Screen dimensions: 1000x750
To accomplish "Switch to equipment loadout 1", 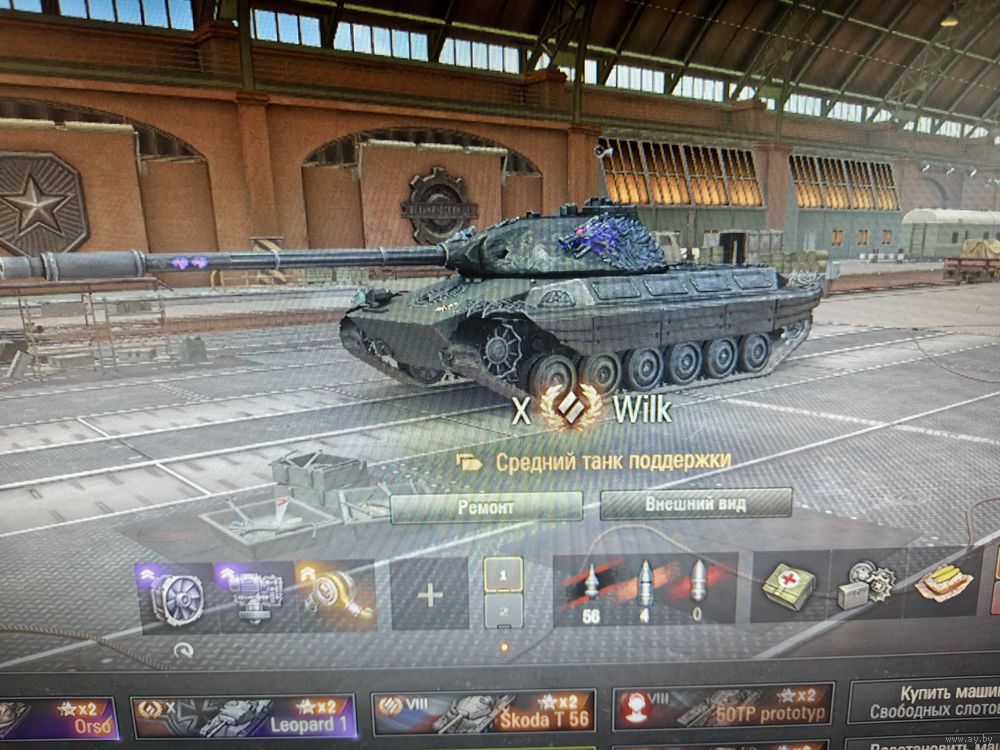I will [503, 575].
